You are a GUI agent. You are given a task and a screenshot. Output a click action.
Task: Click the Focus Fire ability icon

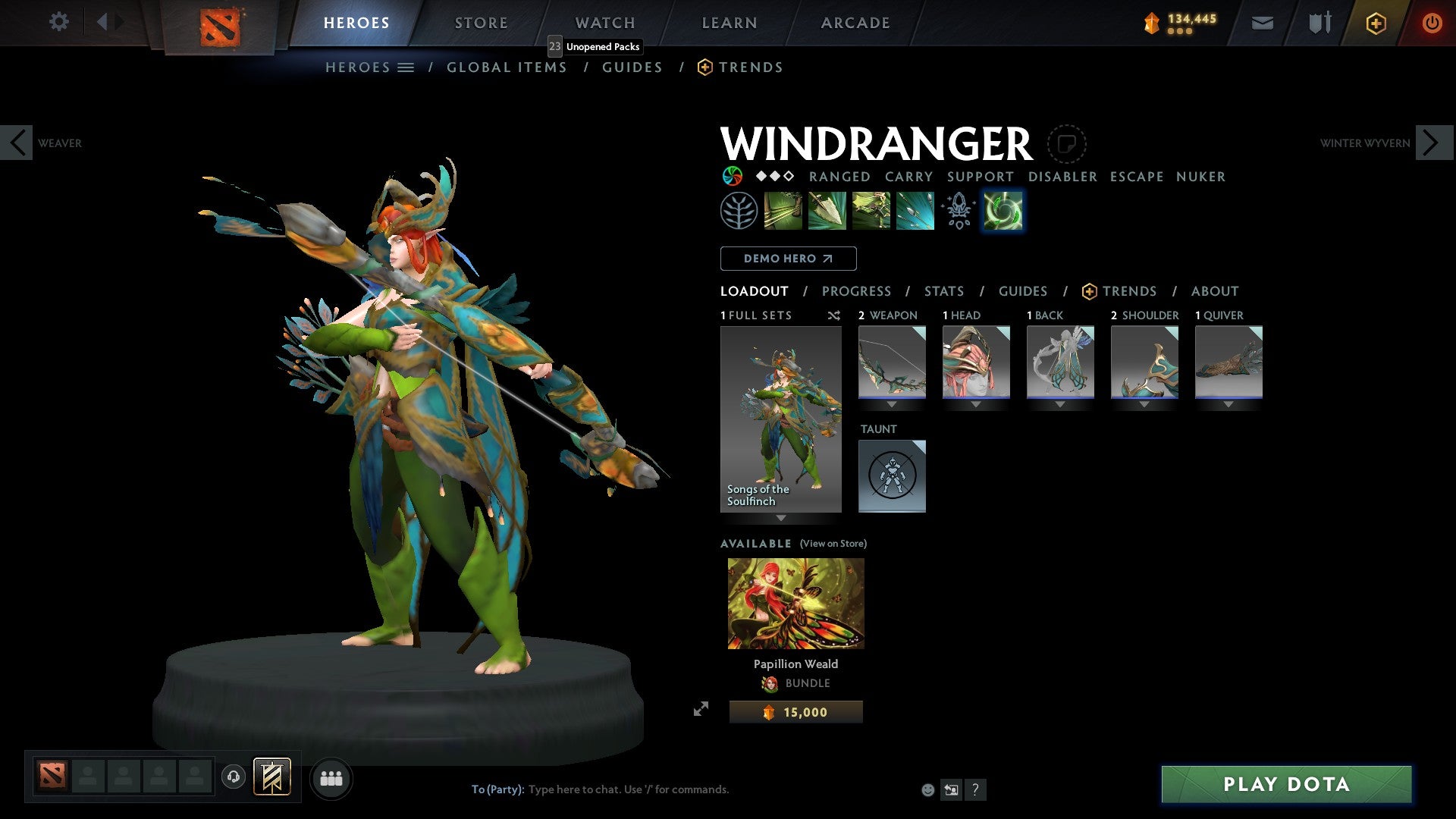coord(914,211)
